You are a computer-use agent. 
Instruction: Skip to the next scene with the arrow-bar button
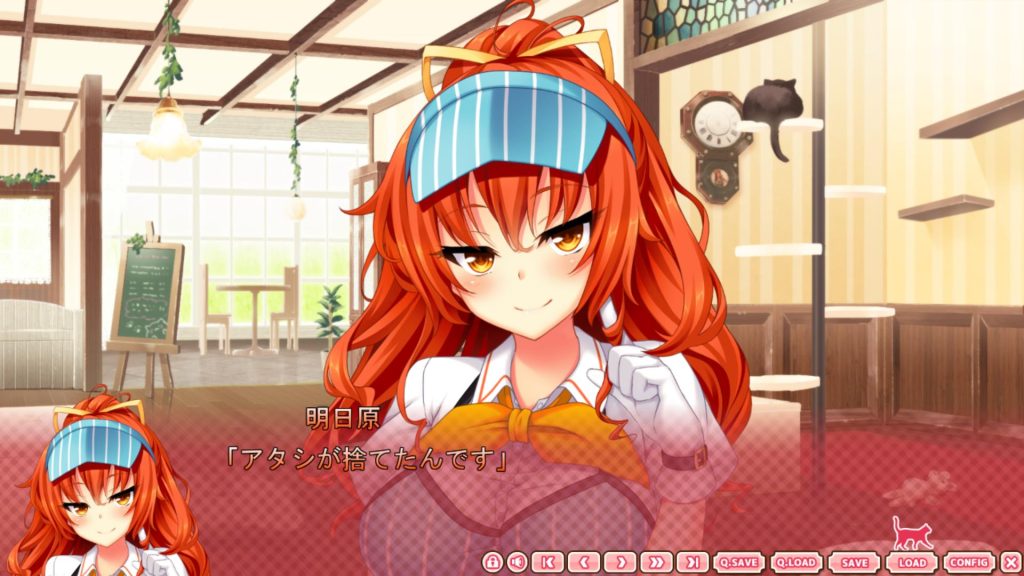tap(692, 562)
